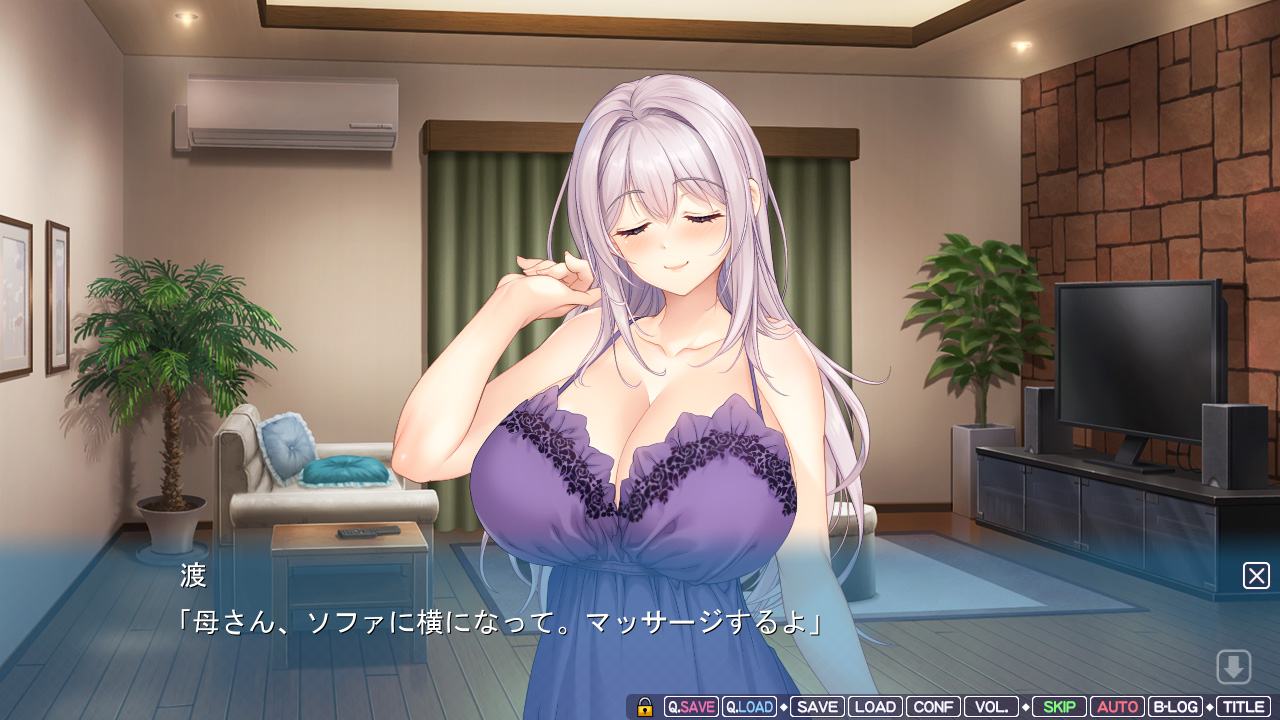Advance dialogue with the down arrow icon
This screenshot has width=1280, height=720.
coord(1234,666)
